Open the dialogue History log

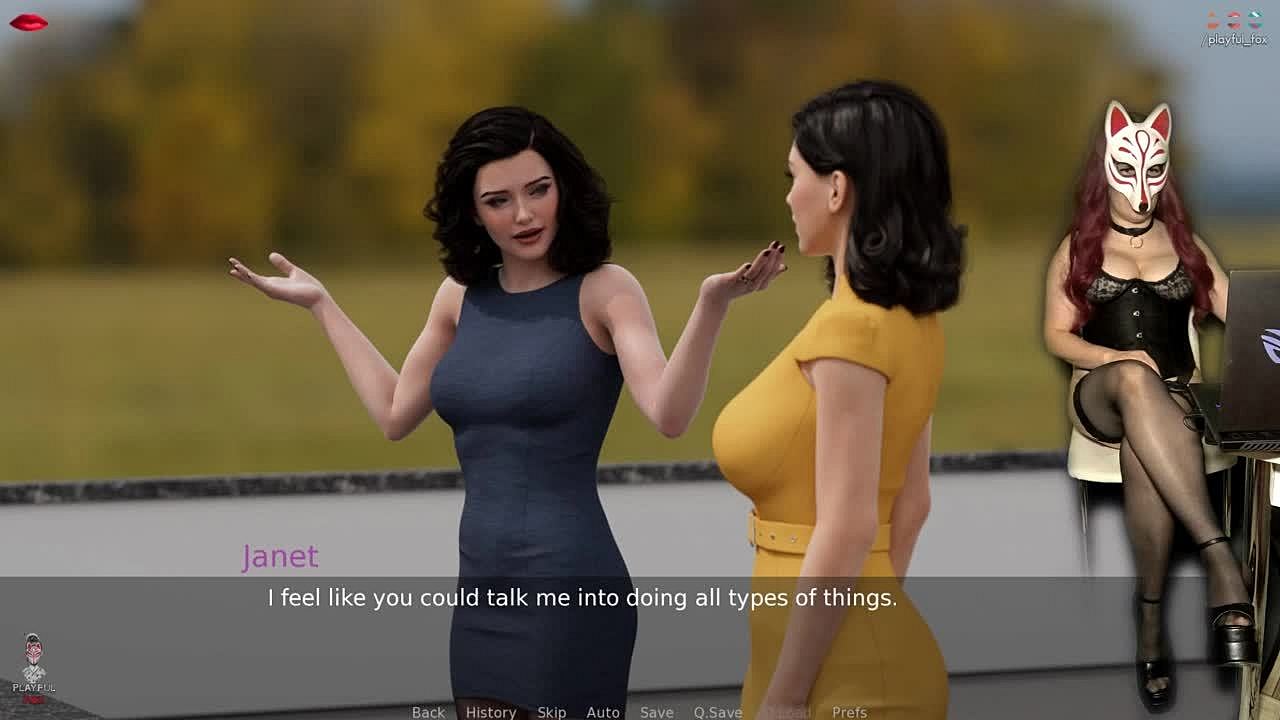(x=491, y=712)
